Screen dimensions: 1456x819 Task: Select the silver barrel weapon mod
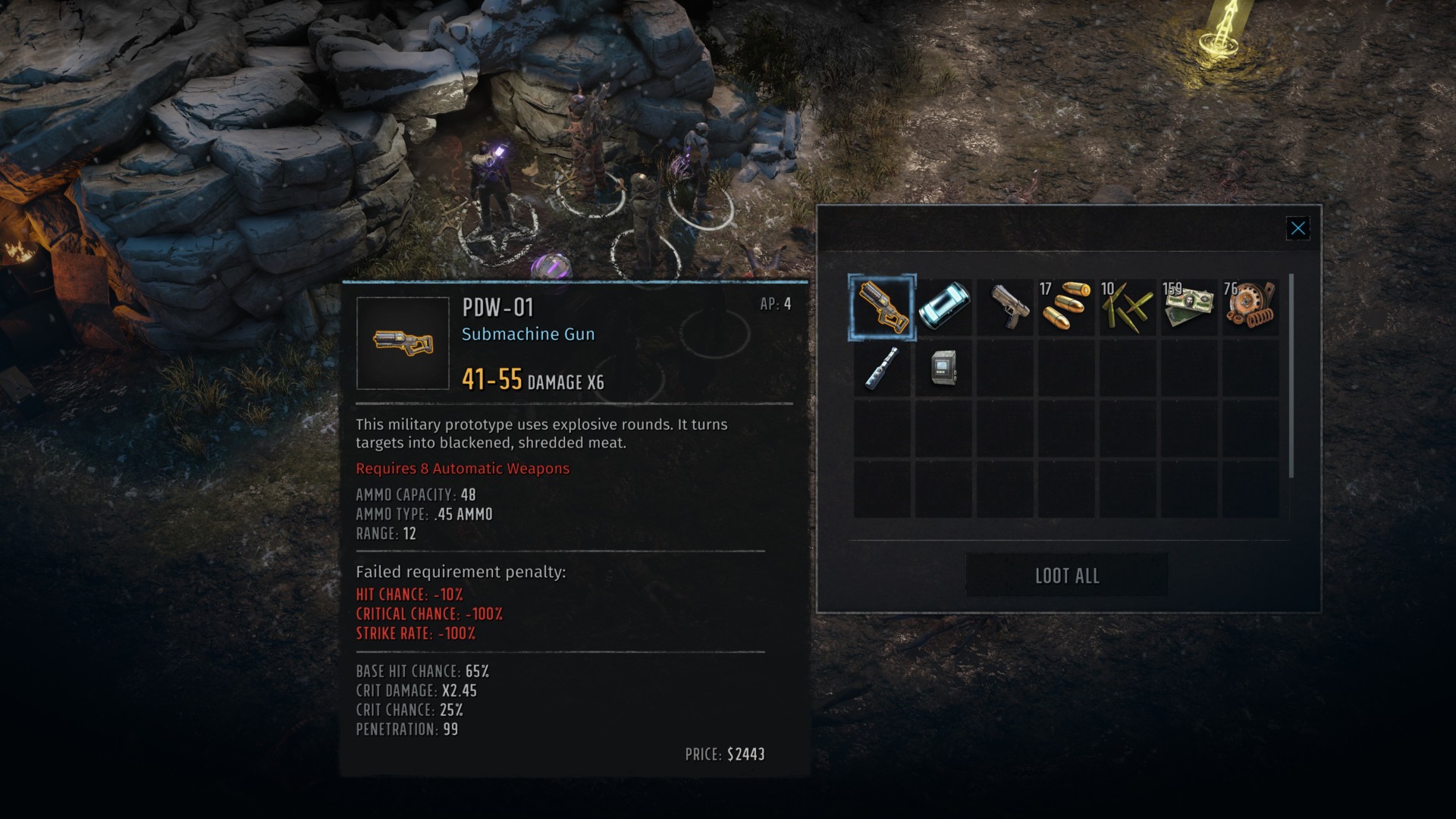882,368
